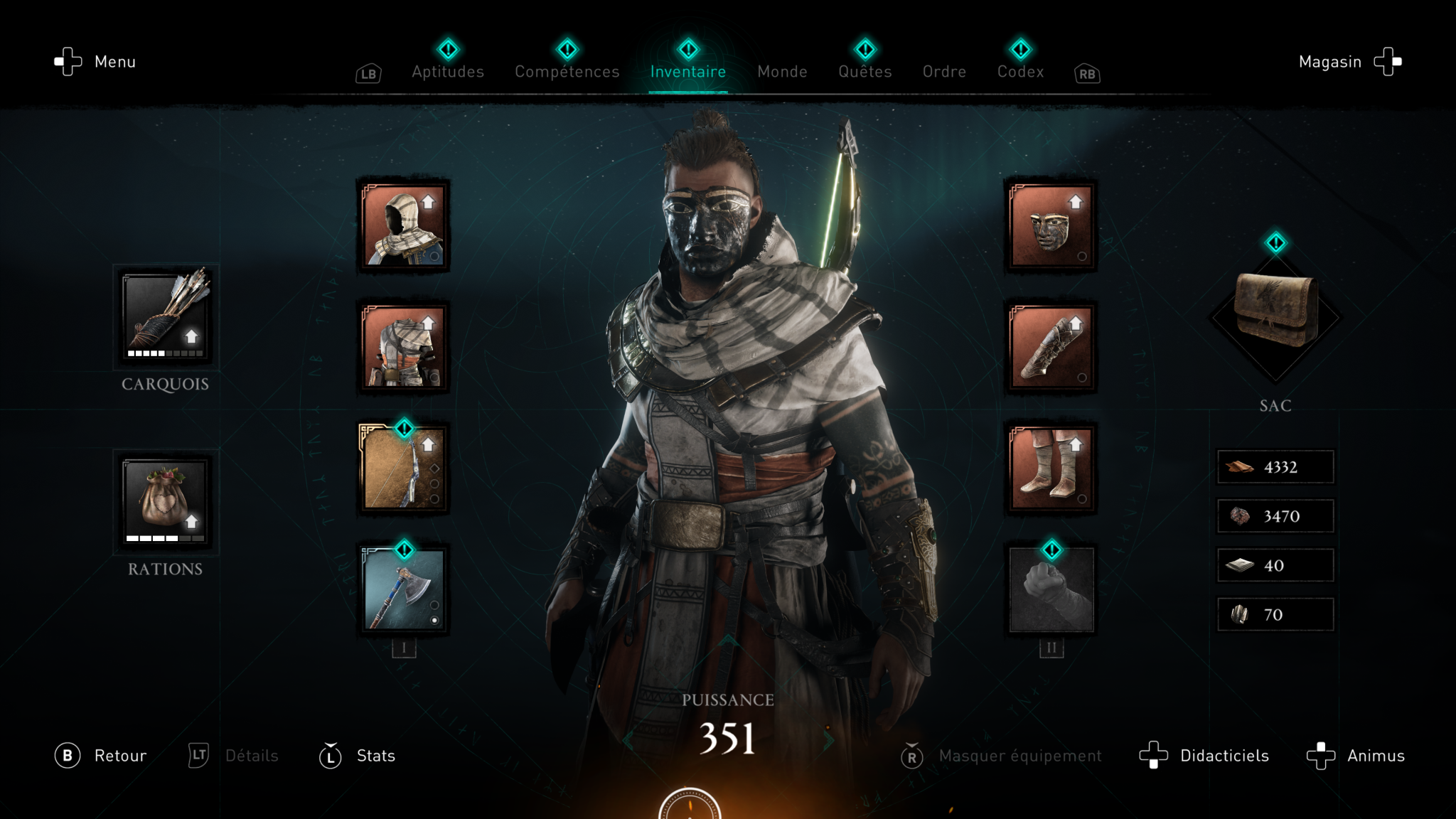Open the Compétences tab
This screenshot has width=1456, height=819.
click(567, 71)
